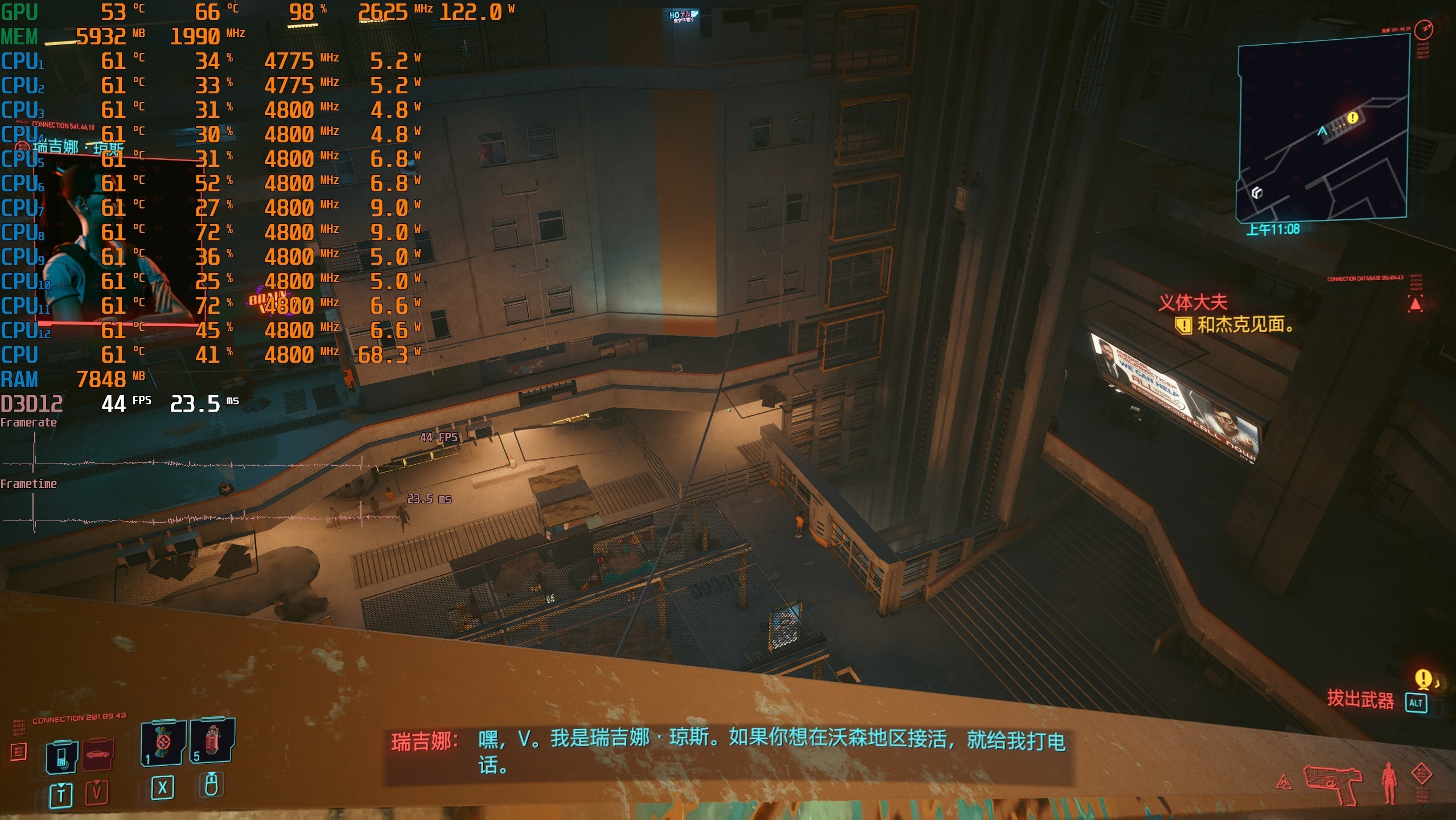Click the yellow exclamation objective indicator
Image resolution: width=1456 pixels, height=820 pixels.
point(1423,678)
